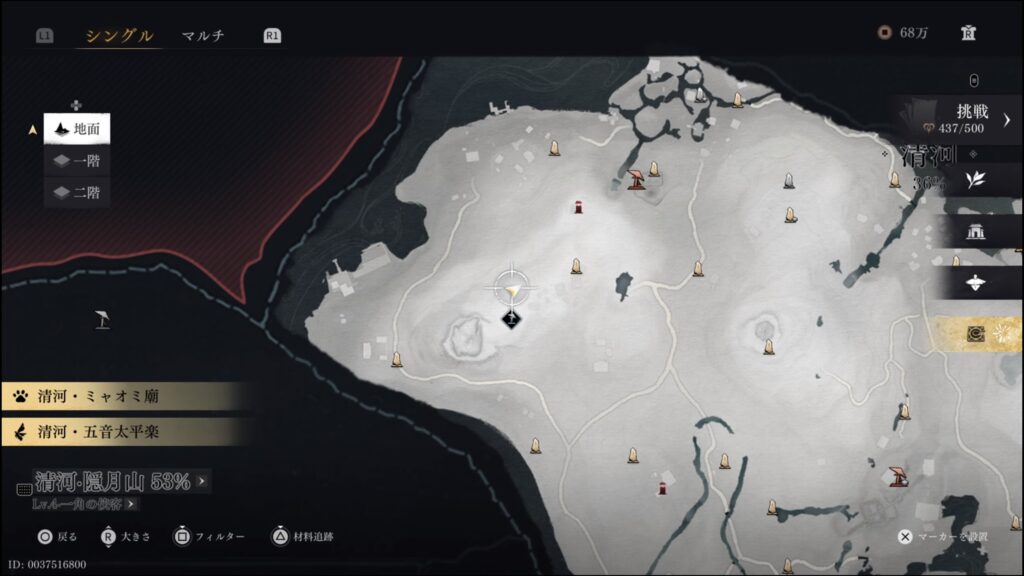Select the 地面 ground floor layer
The image size is (1024, 576).
(x=77, y=129)
